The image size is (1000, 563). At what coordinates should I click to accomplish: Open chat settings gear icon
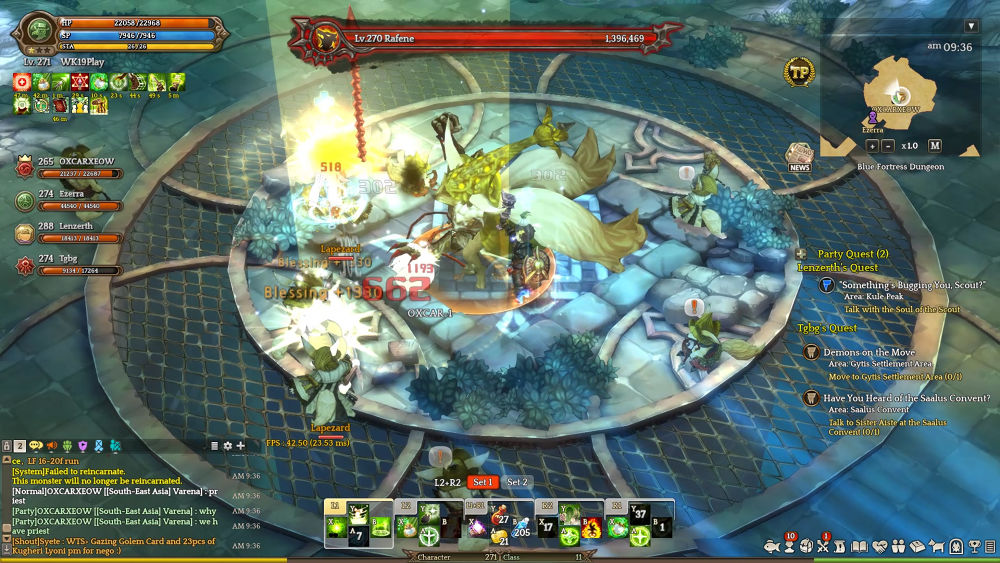pos(227,445)
